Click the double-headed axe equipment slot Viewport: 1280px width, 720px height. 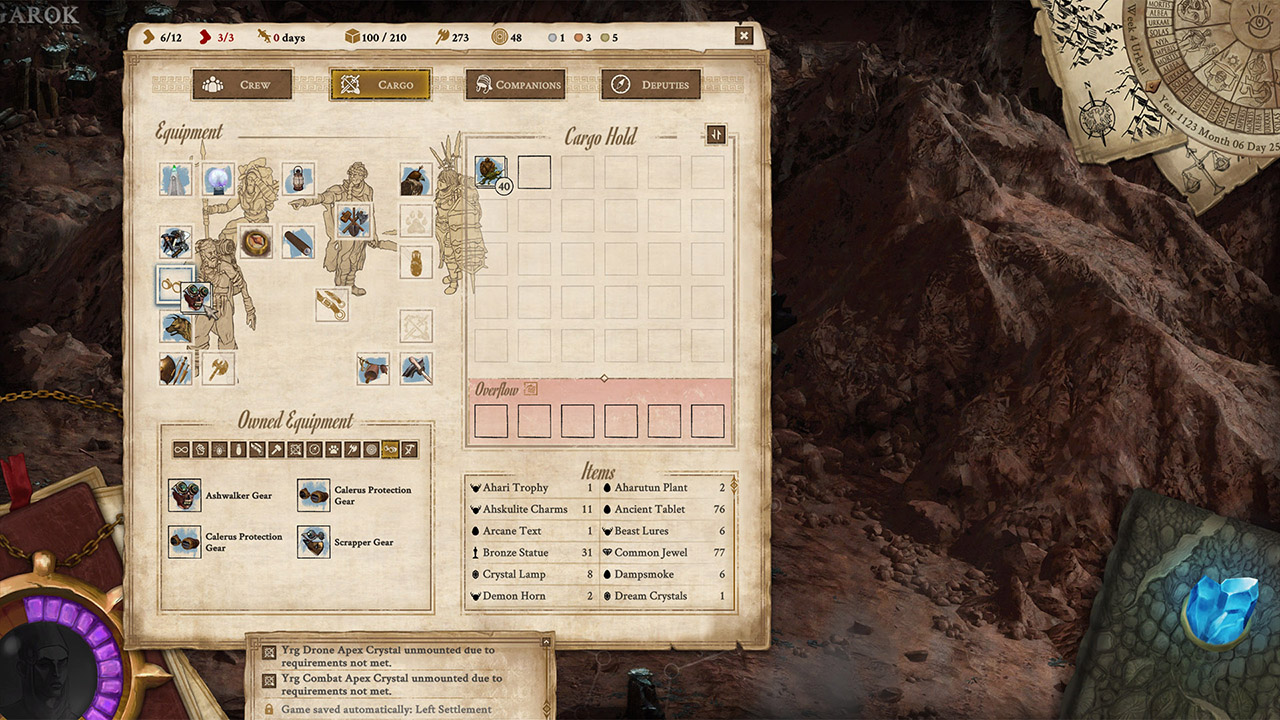[x=216, y=369]
